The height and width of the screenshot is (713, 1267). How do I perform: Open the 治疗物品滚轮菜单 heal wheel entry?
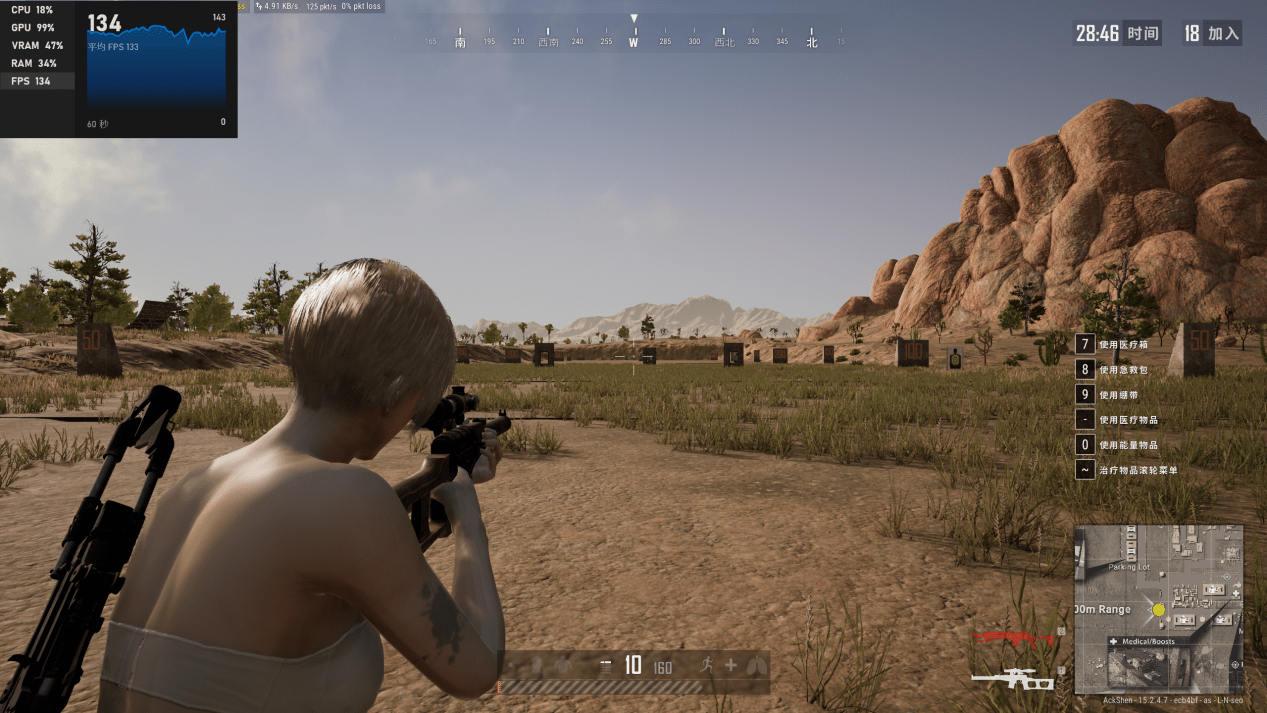click(1130, 469)
